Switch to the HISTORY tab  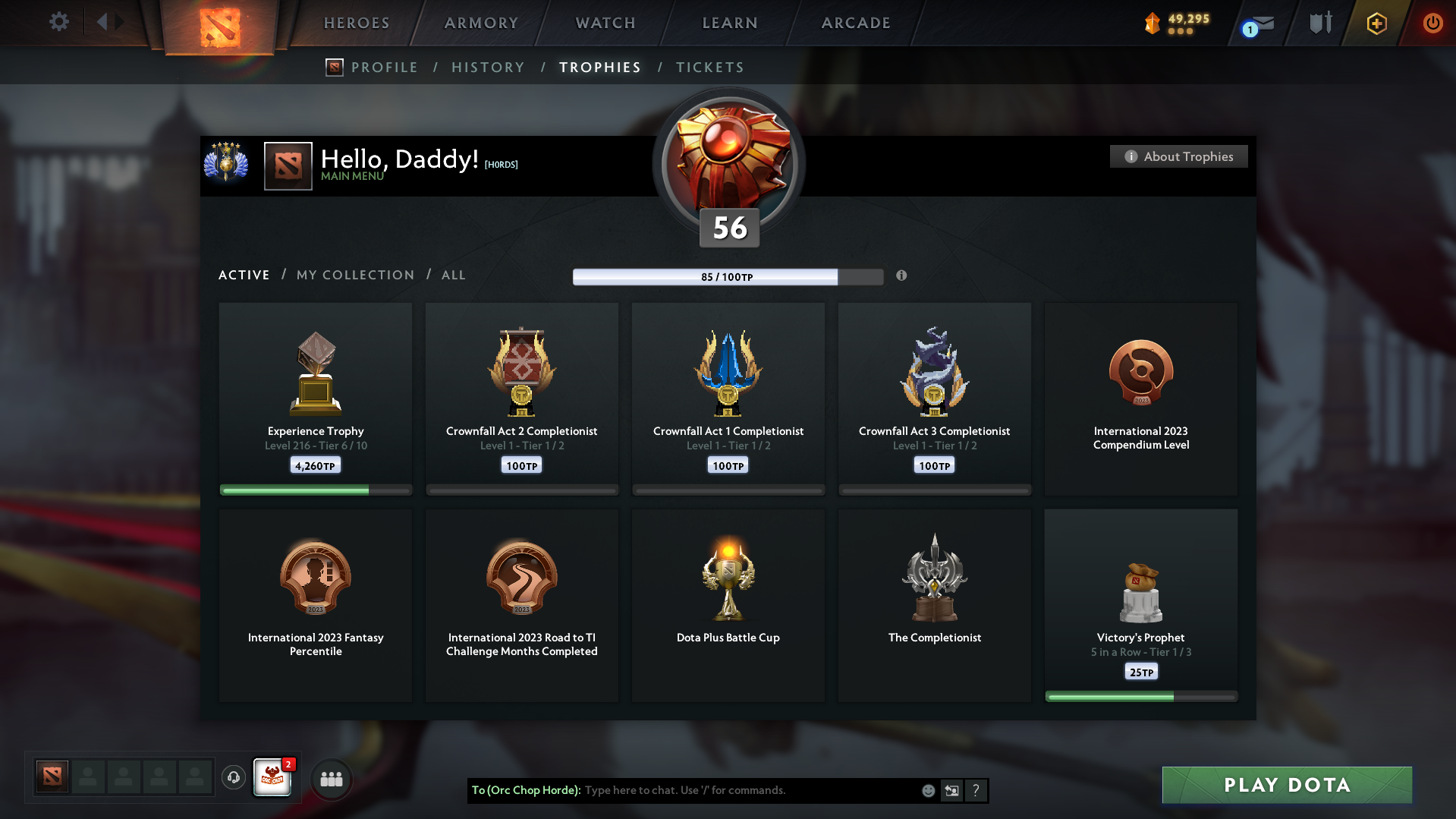[x=488, y=67]
